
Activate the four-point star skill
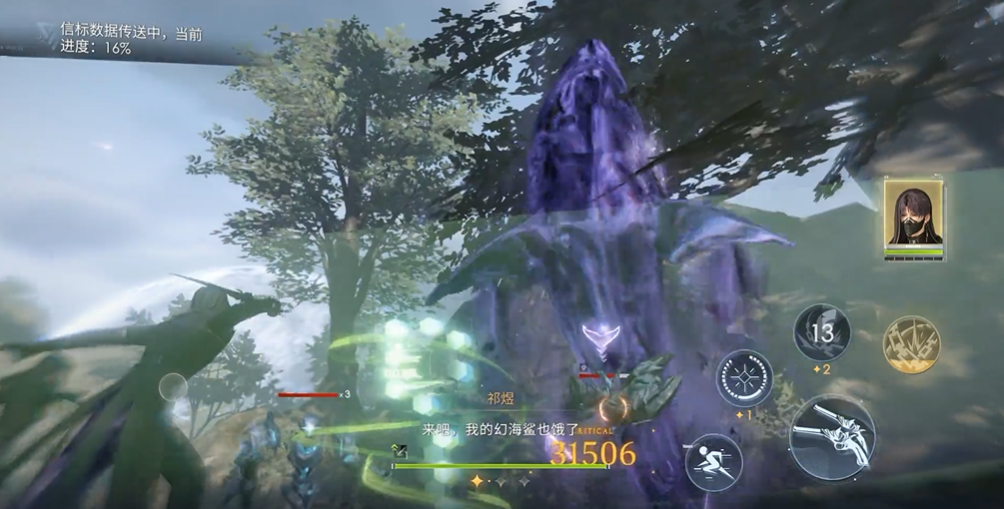(x=743, y=377)
